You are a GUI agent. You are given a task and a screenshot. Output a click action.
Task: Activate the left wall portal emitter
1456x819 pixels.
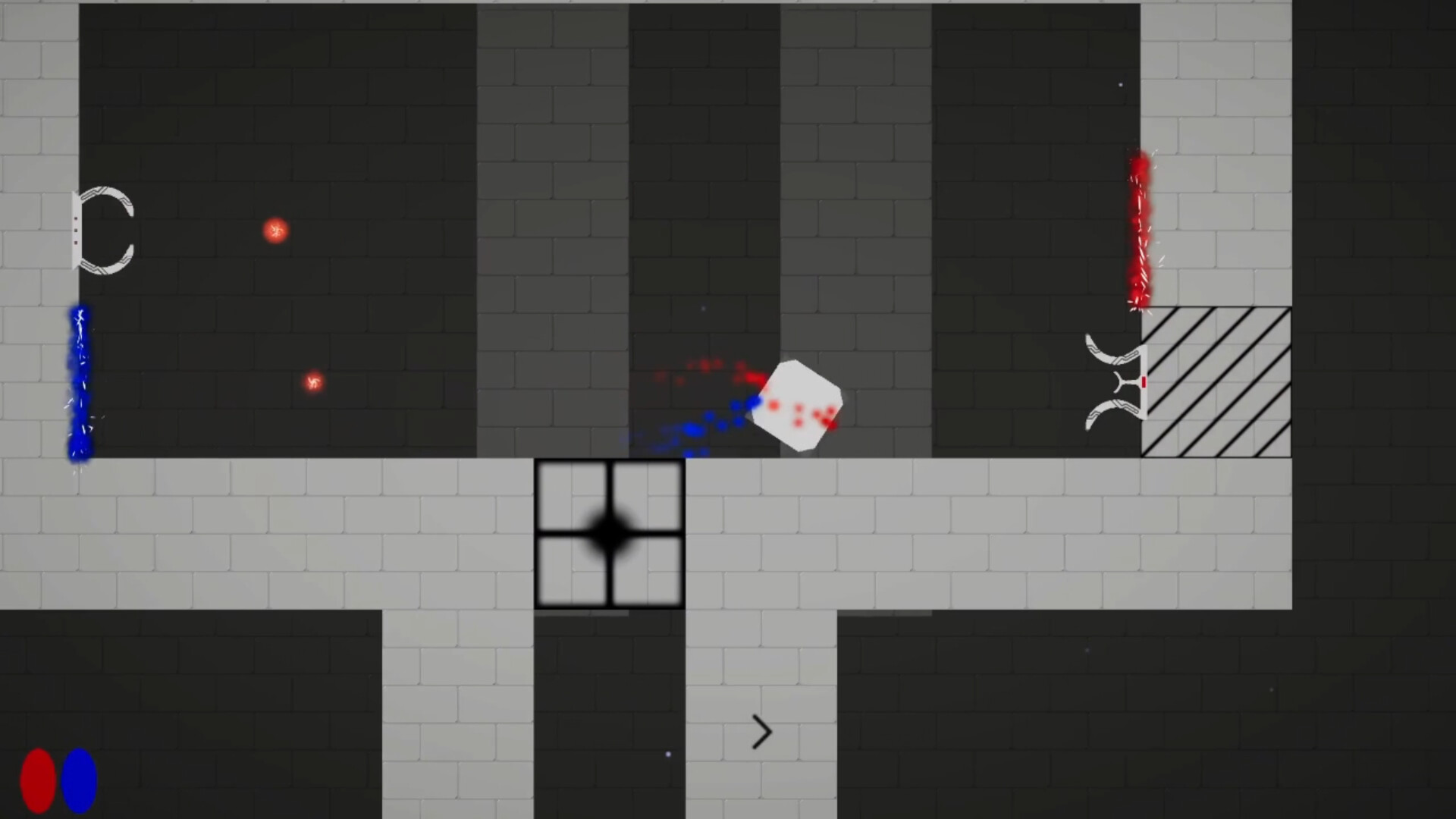(x=77, y=231)
